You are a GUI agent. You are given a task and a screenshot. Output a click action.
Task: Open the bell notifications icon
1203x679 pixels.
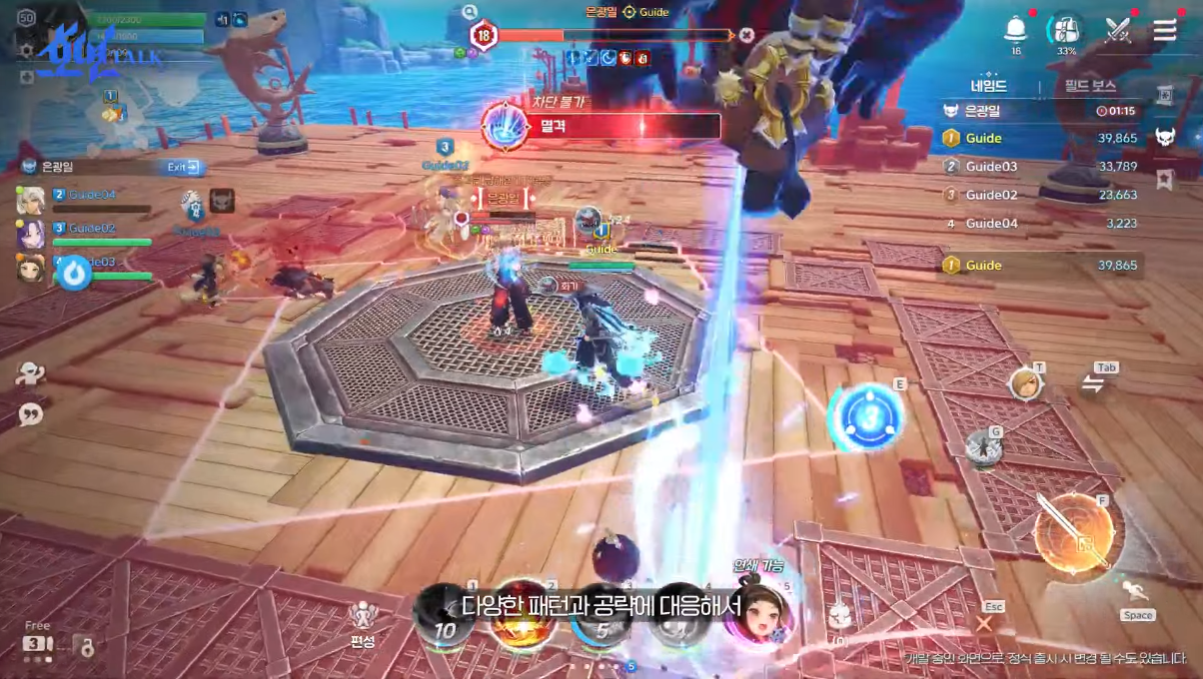[x=1016, y=28]
